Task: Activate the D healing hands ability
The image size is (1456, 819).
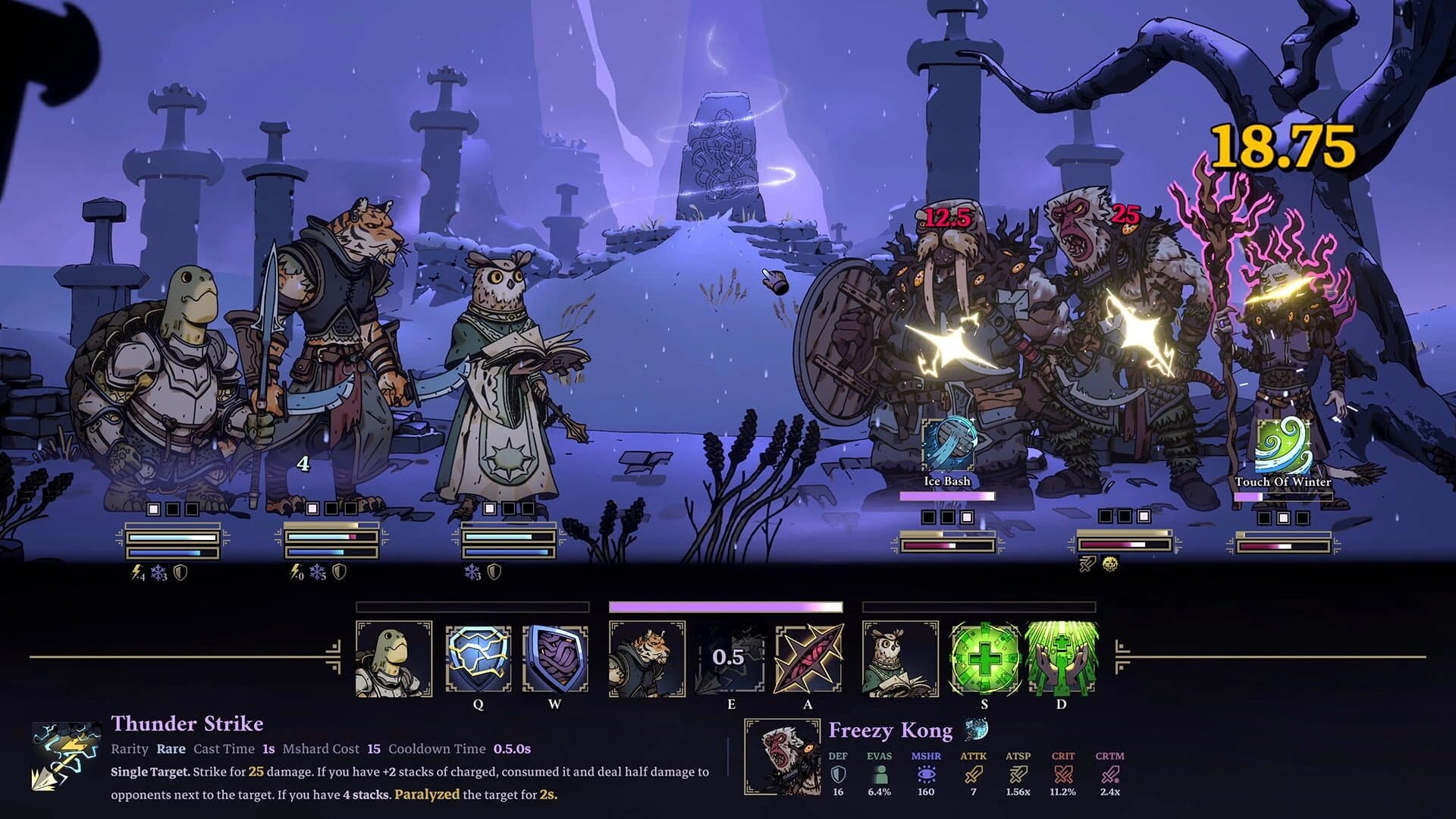Action: [x=1061, y=659]
